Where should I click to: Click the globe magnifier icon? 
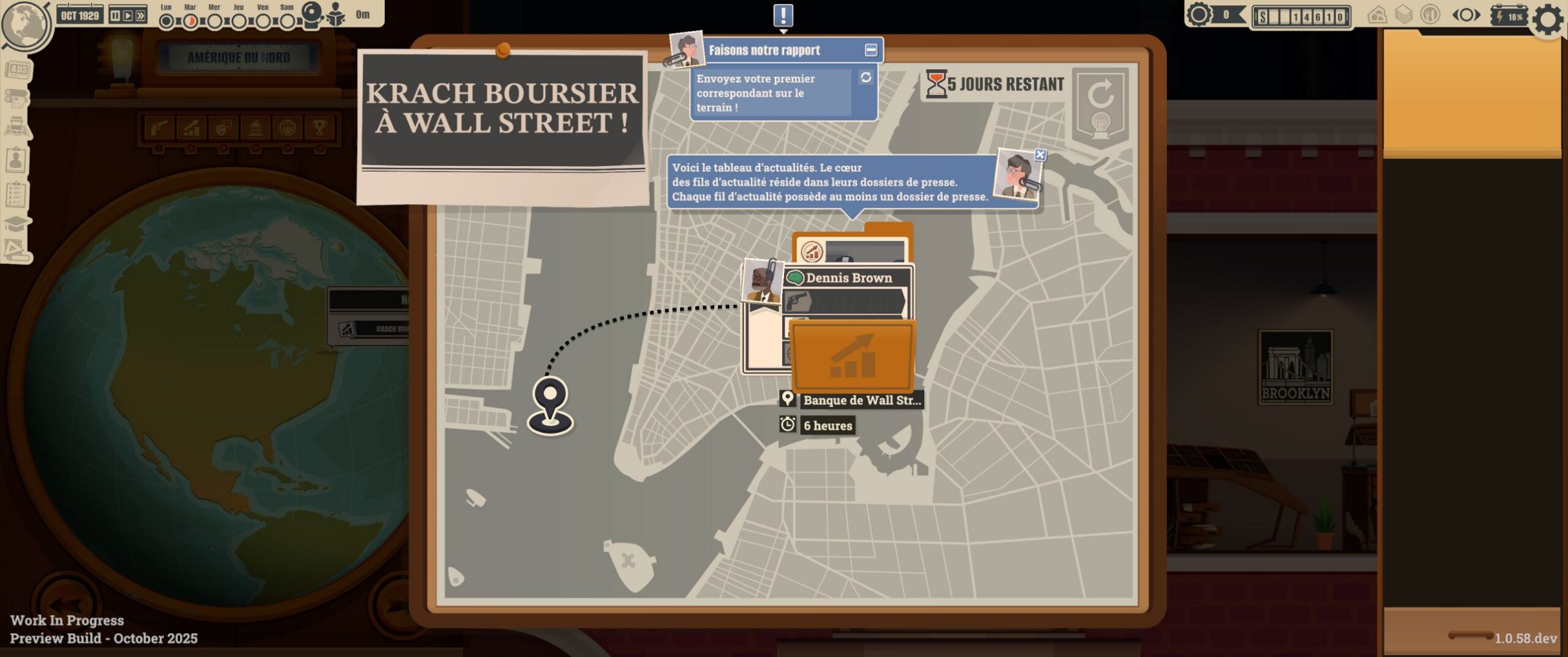point(26,25)
